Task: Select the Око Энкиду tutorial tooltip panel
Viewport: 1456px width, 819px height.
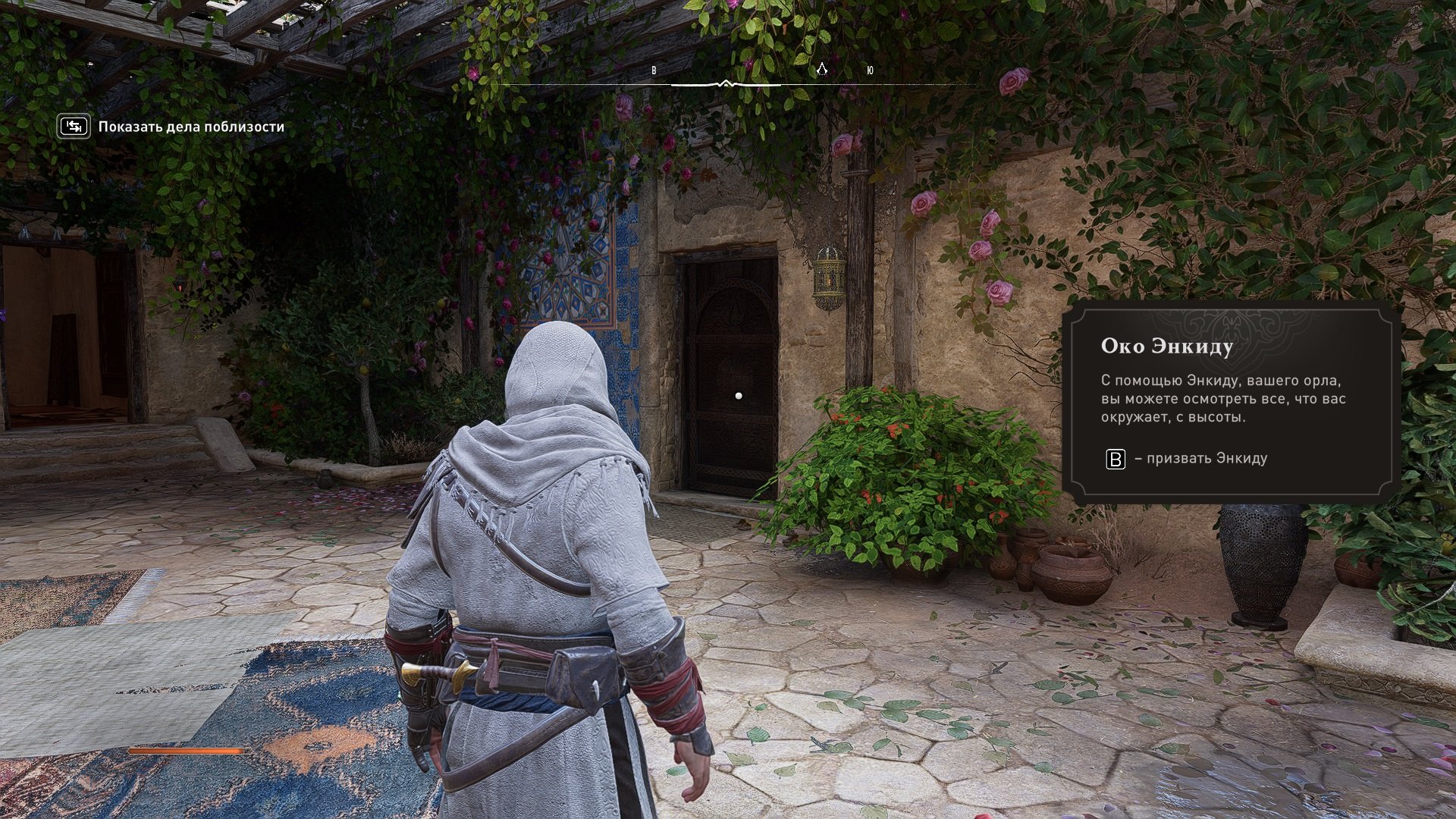Action: pyautogui.click(x=1230, y=402)
